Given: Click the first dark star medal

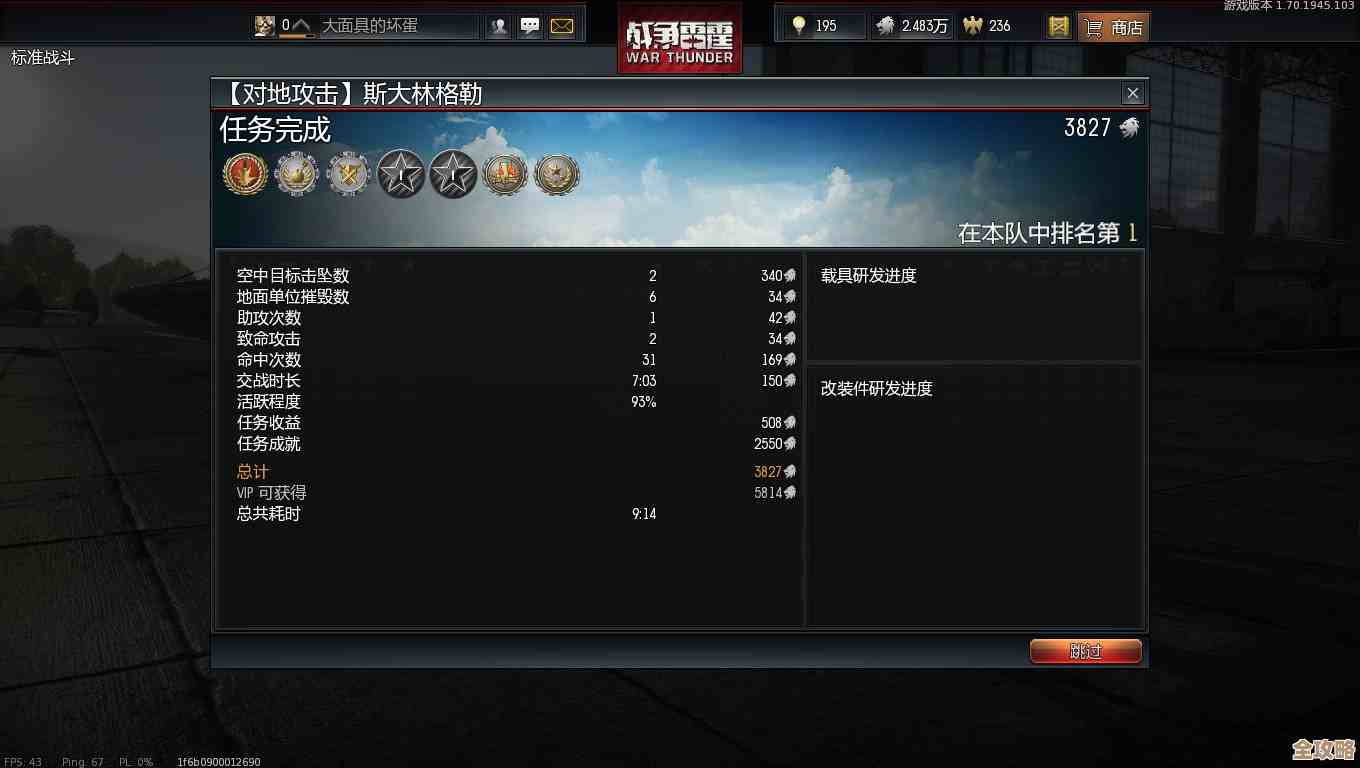Looking at the screenshot, I should pos(400,173).
